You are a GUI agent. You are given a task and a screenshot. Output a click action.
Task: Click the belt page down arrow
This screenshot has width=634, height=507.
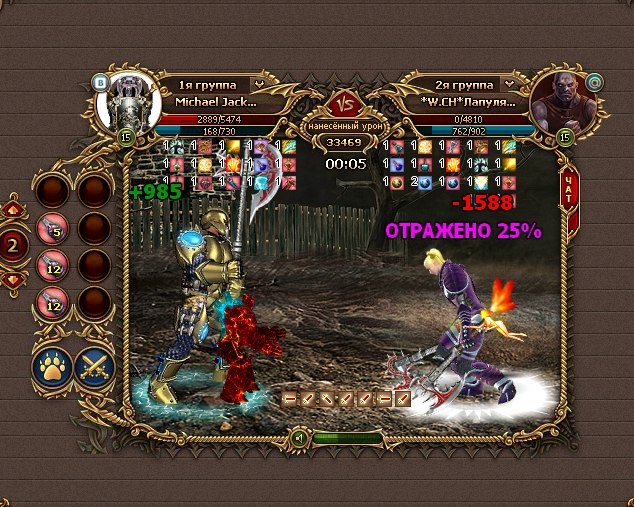click(14, 281)
